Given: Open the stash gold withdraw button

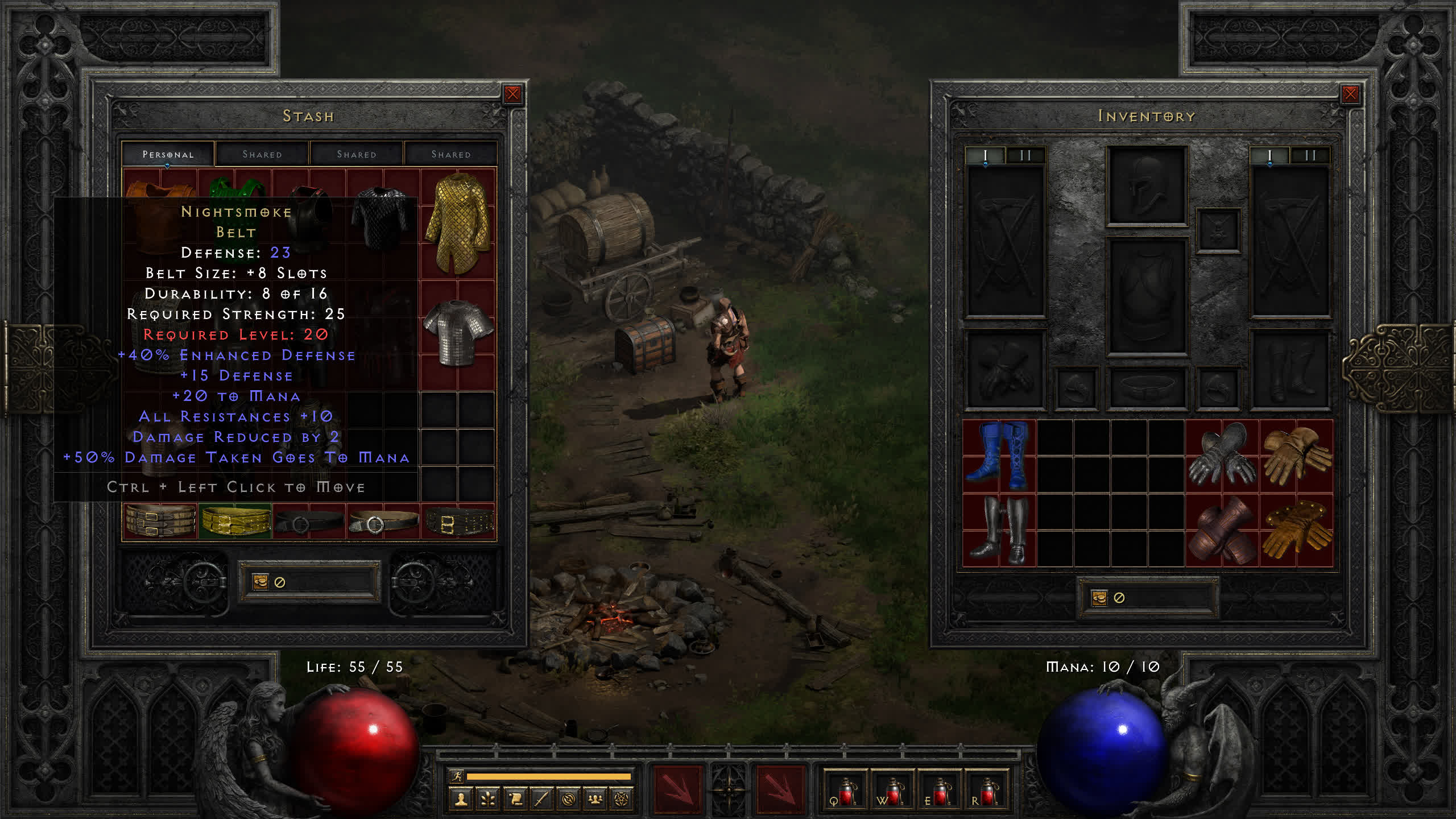Looking at the screenshot, I should click(260, 582).
